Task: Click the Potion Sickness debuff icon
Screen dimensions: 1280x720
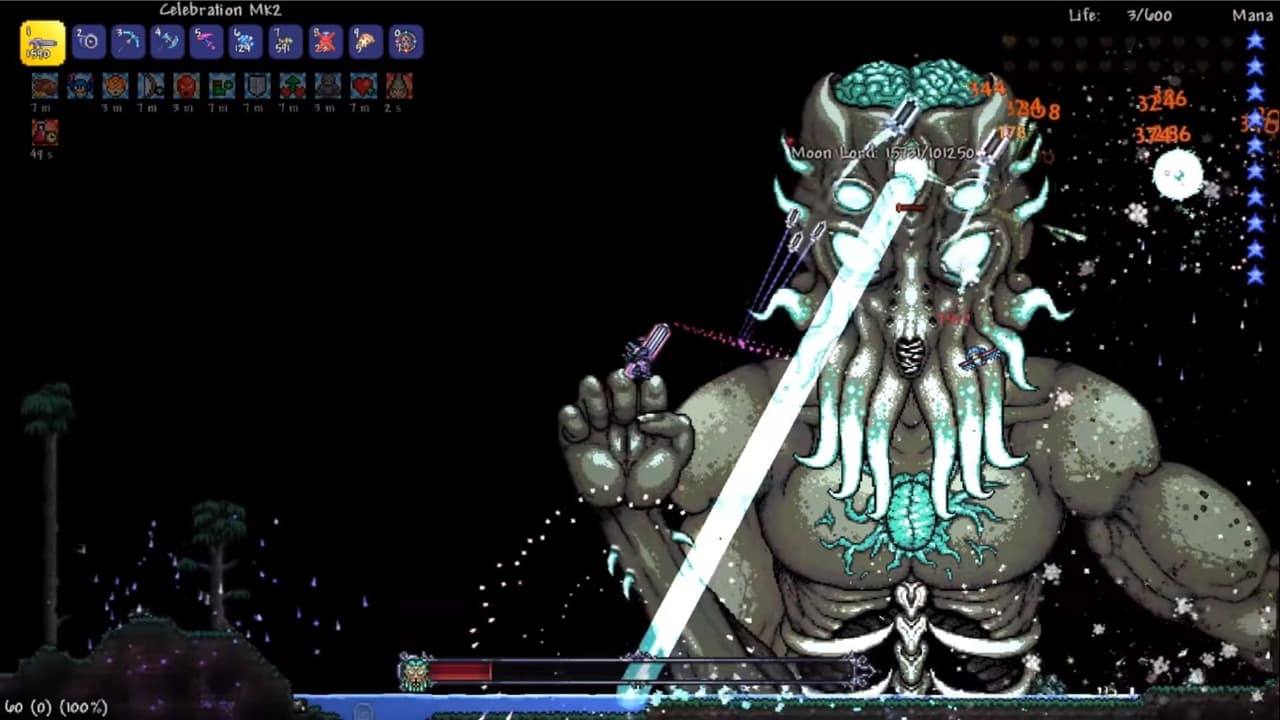Action: (44, 131)
